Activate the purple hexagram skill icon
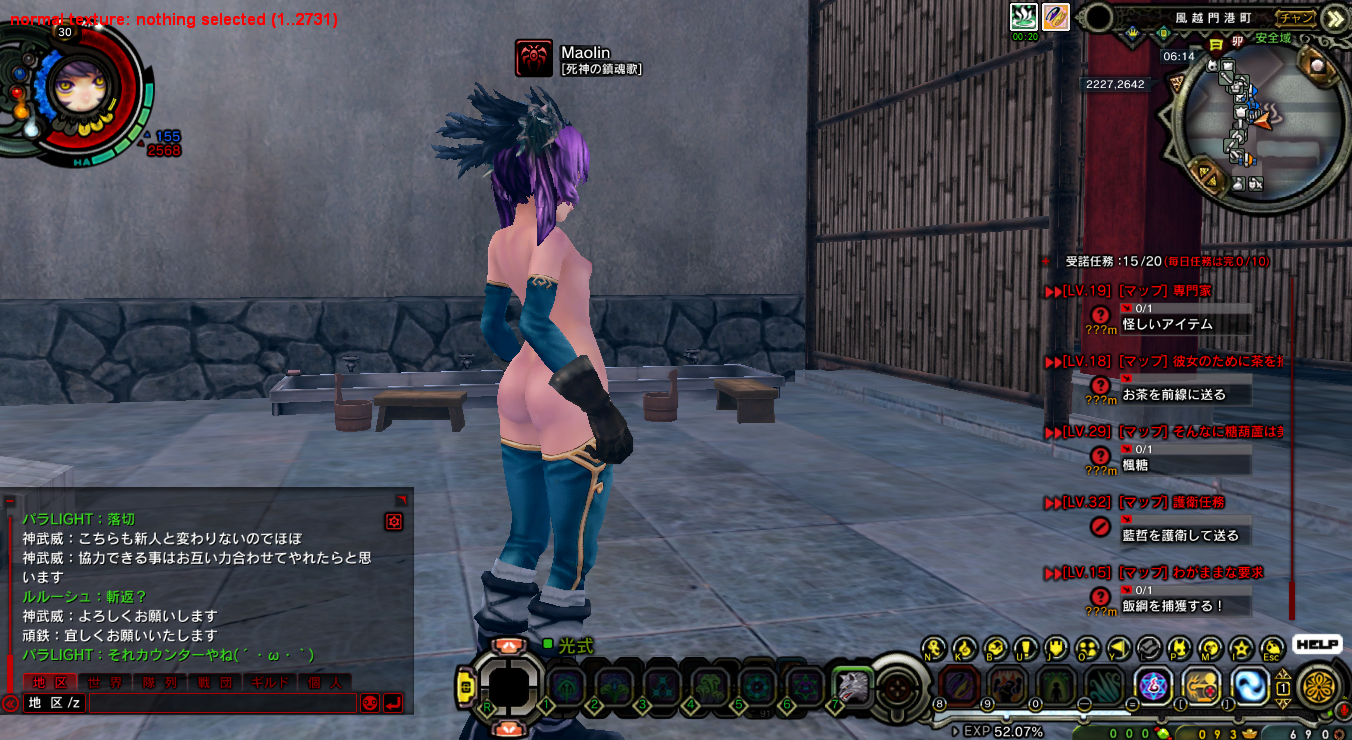The height and width of the screenshot is (740, 1352). 1152,686
